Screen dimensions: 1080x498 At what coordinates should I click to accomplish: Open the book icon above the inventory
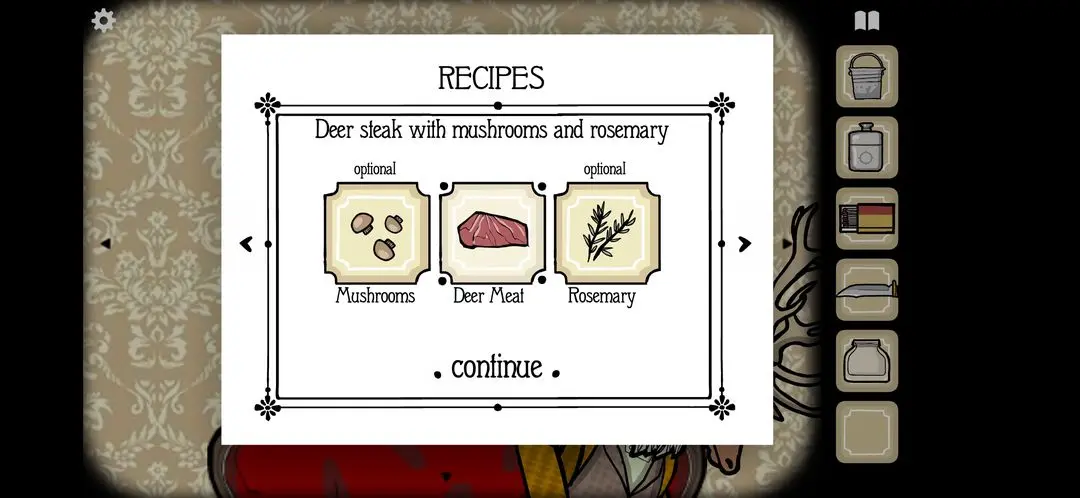point(866,21)
